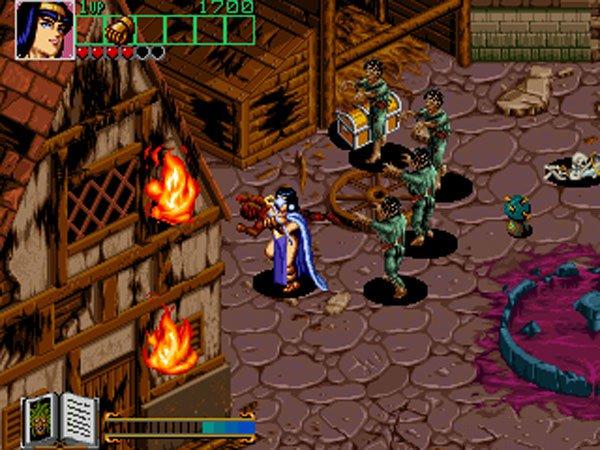Select the golden gauntlet item slot
The height and width of the screenshot is (450, 600).
tap(120, 29)
